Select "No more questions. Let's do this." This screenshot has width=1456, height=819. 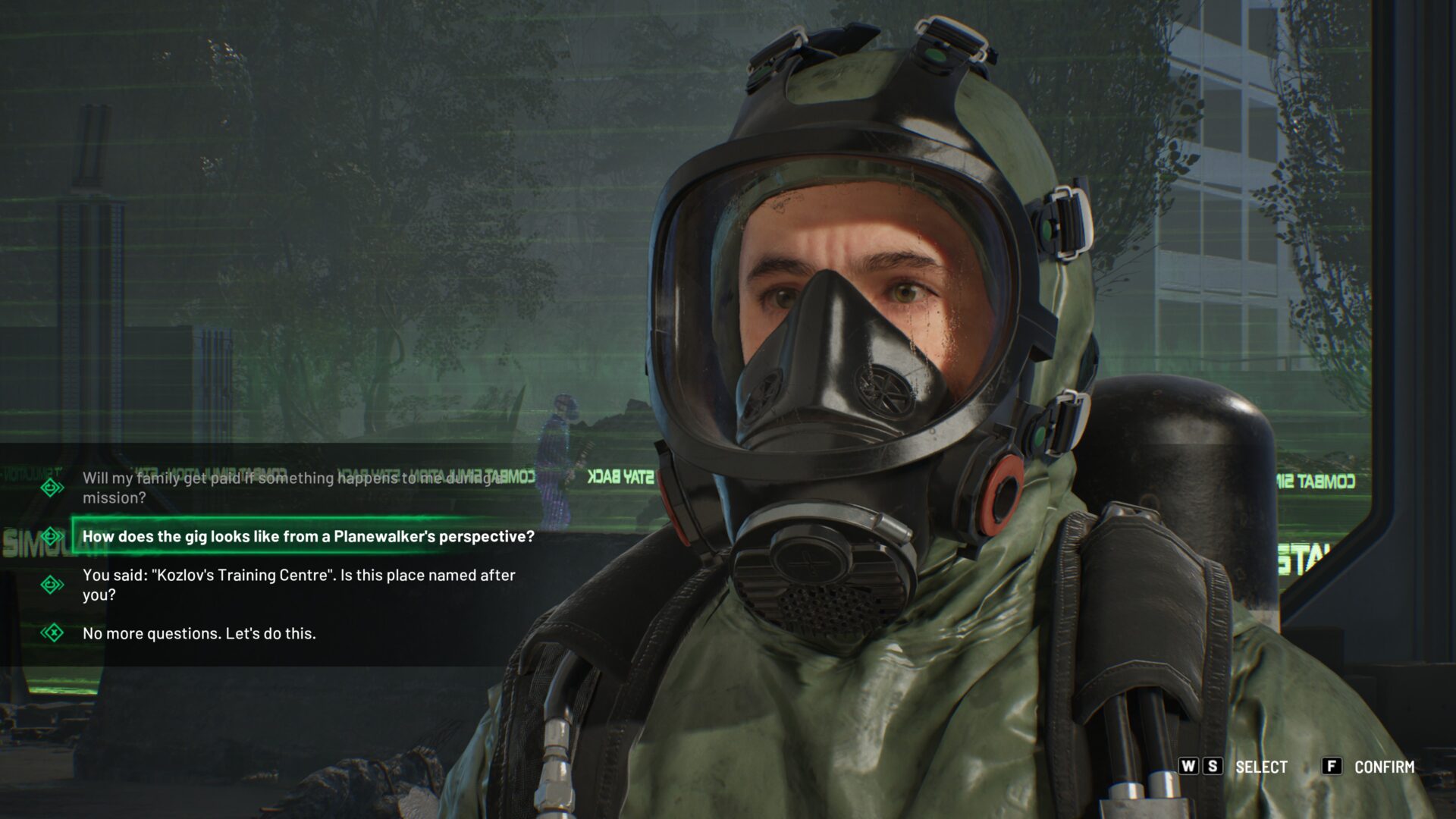(199, 633)
